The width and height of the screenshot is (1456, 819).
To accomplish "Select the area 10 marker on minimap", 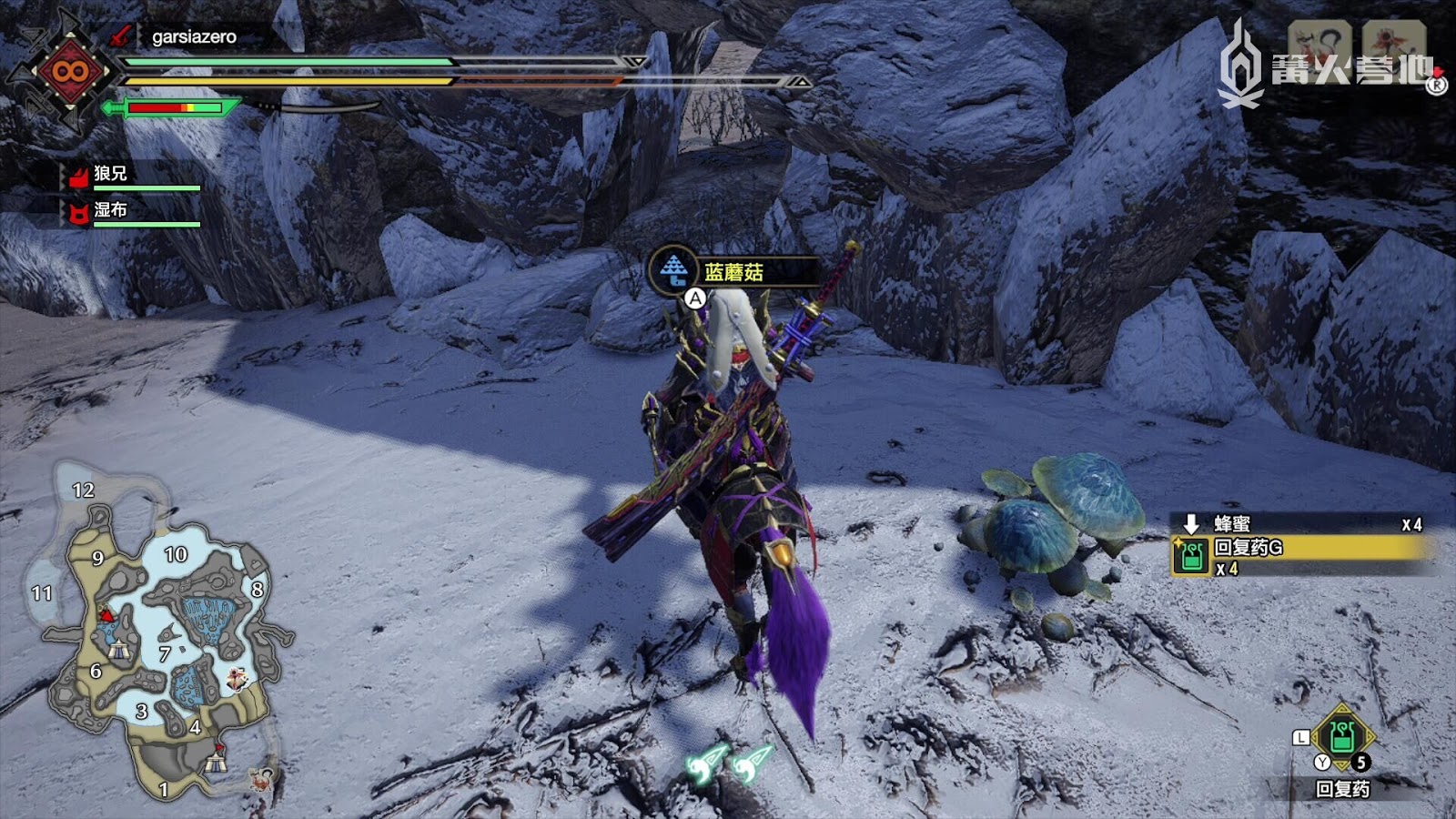I will tap(176, 554).
